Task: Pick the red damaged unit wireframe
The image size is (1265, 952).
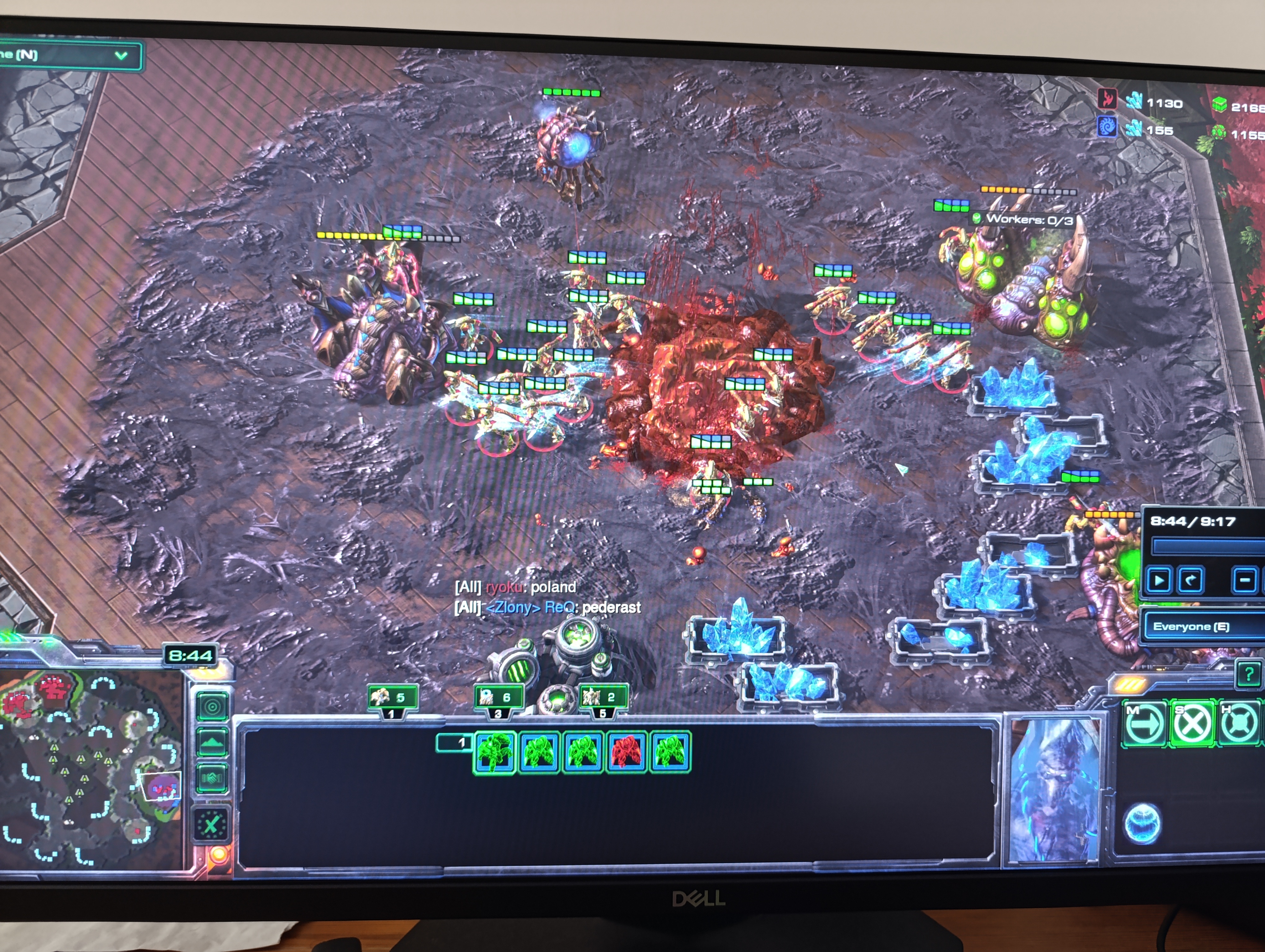Action: [626, 751]
